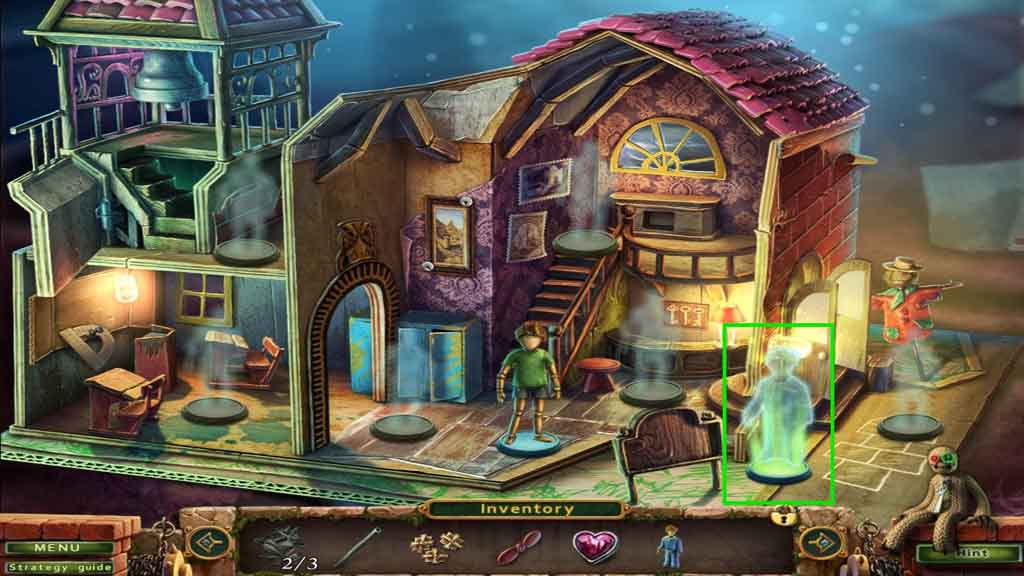The width and height of the screenshot is (1024, 576).
Task: Click the Inventory label tab
Action: pyautogui.click(x=527, y=509)
